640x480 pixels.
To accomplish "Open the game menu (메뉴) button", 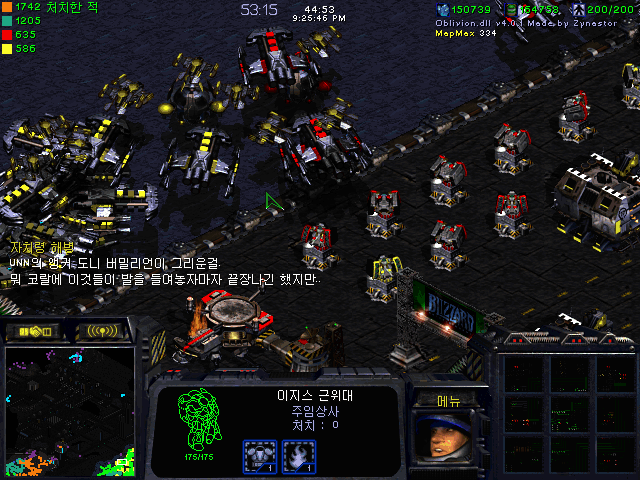I will pos(448,400).
